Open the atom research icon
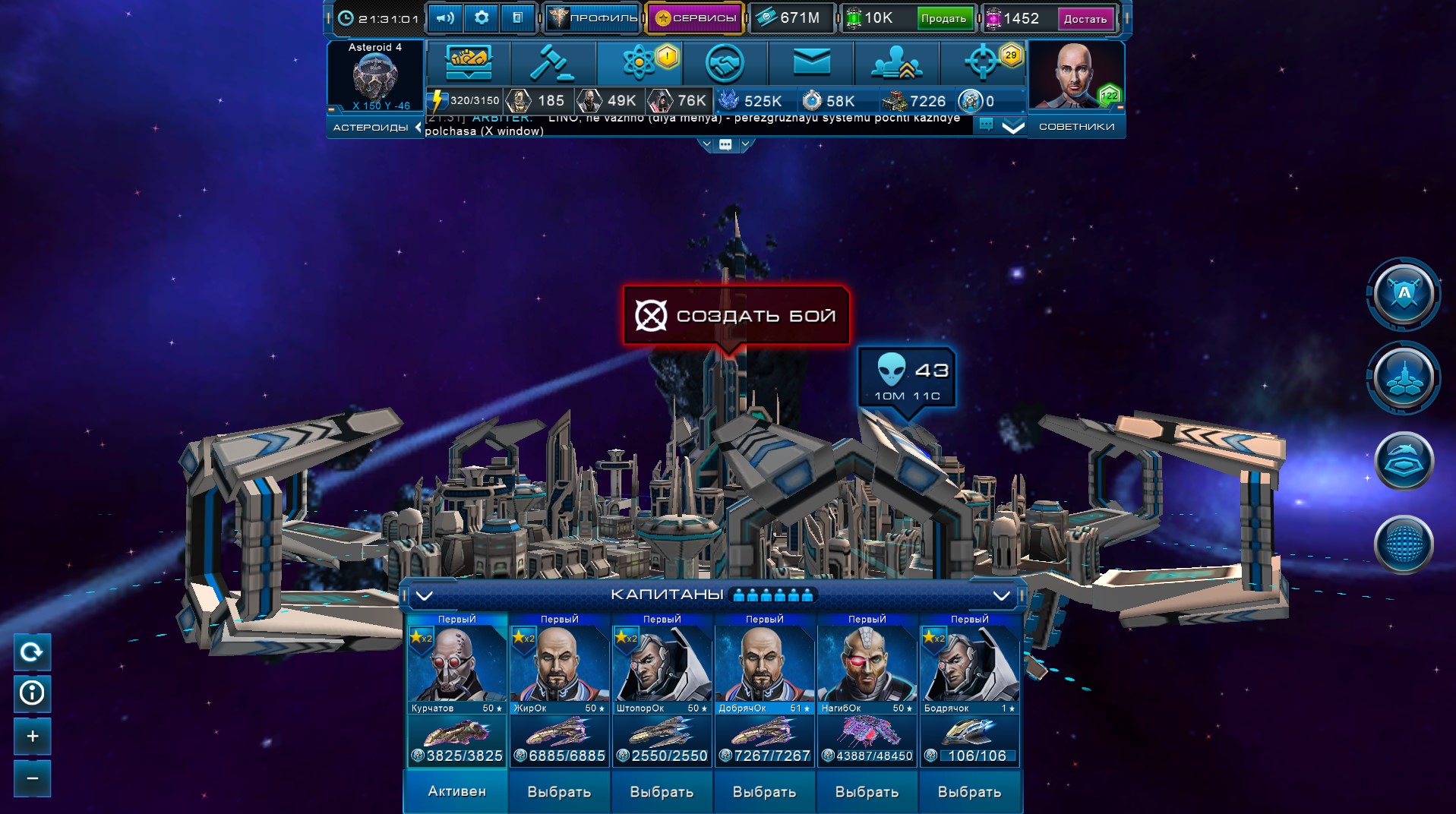1456x814 pixels. click(x=639, y=63)
